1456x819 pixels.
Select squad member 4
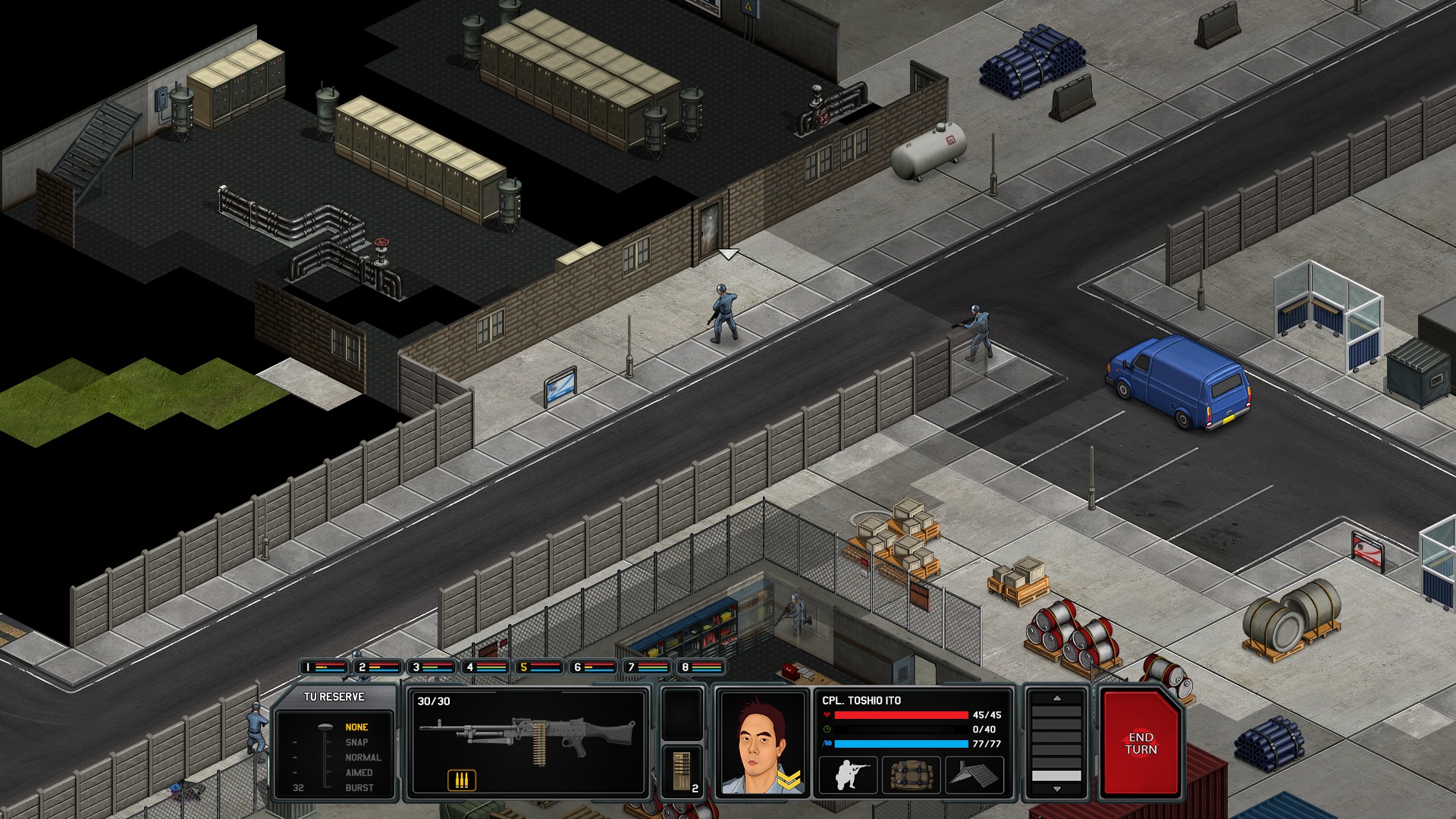485,667
